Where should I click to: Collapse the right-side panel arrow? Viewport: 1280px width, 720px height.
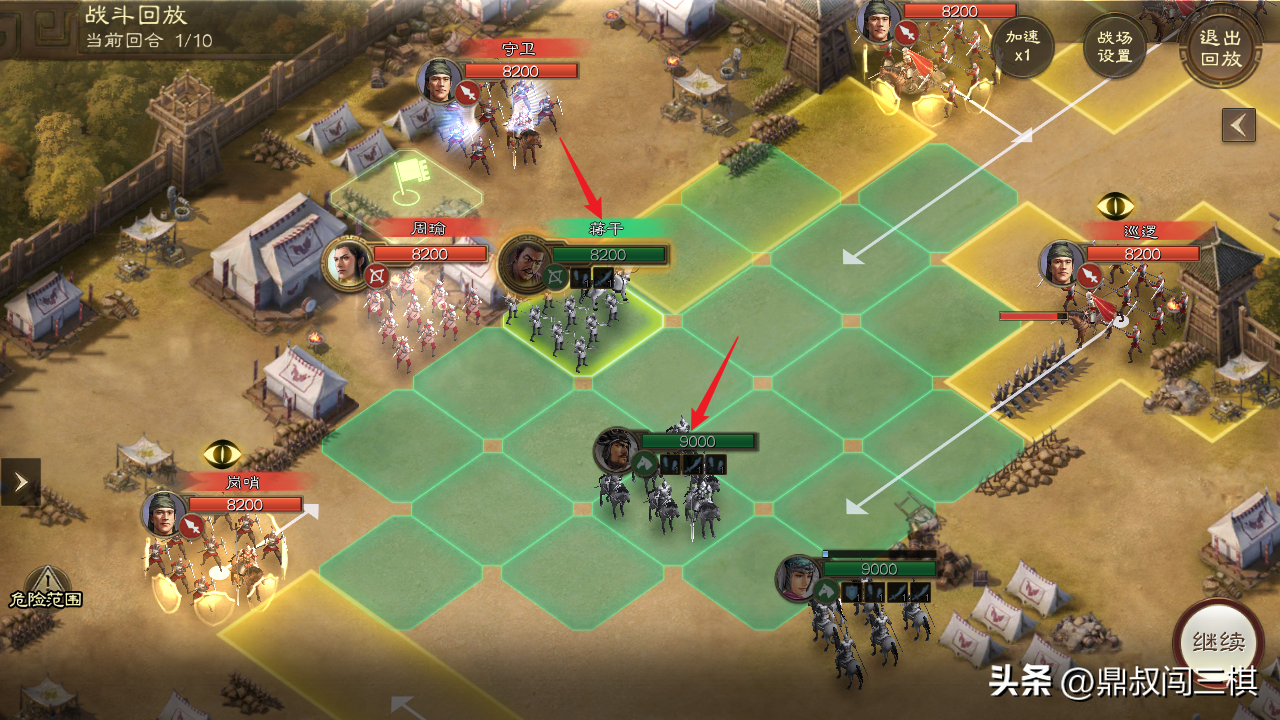pyautogui.click(x=1238, y=125)
